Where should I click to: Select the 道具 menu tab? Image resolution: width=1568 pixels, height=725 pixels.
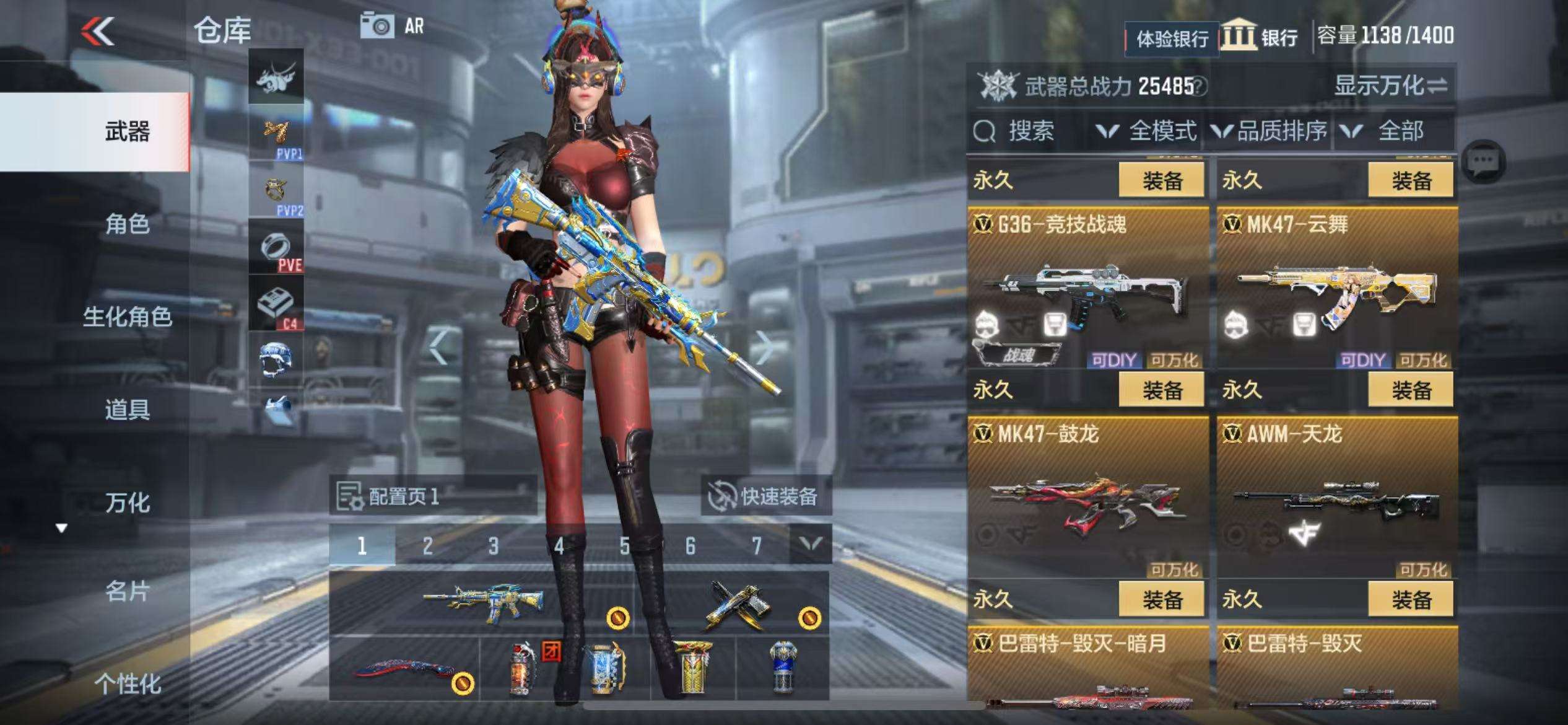pos(127,410)
